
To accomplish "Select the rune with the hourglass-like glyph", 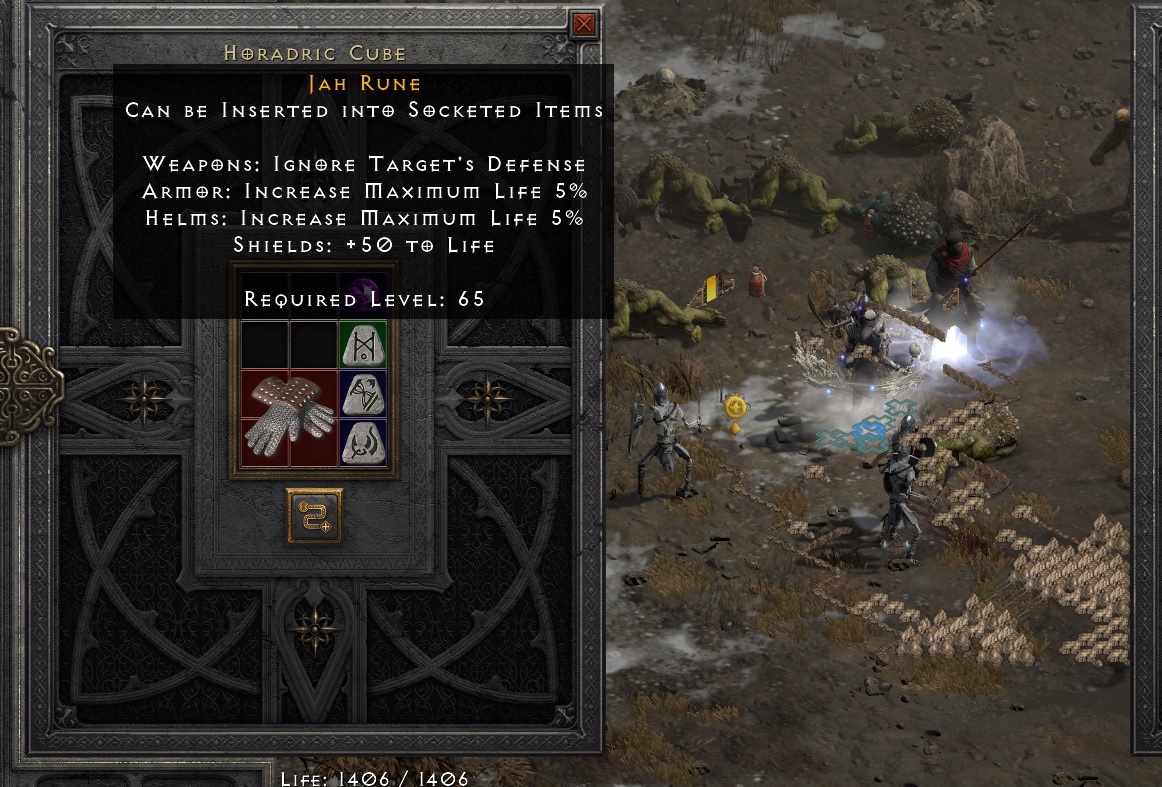I will coord(363,394).
